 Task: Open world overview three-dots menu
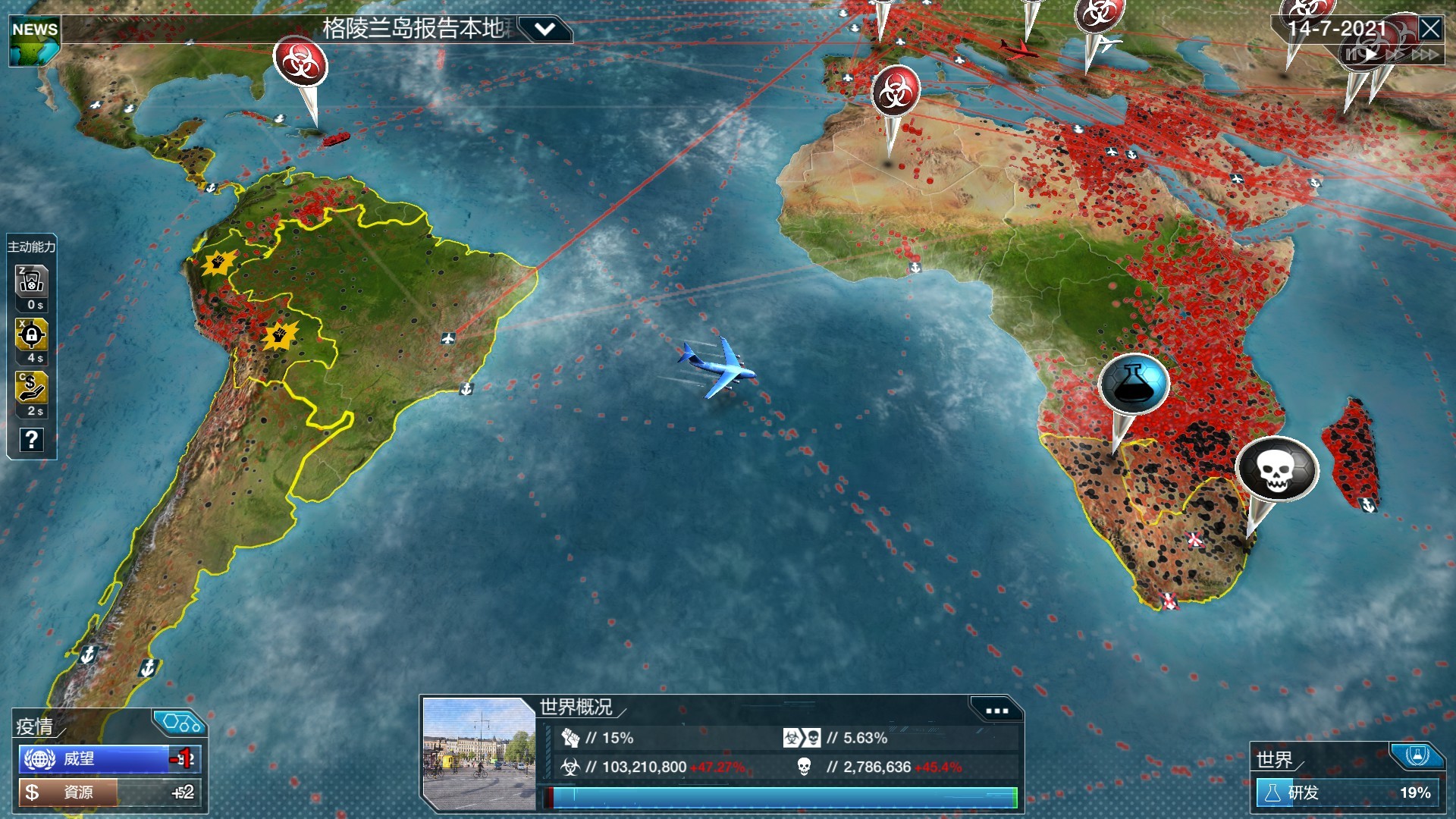tap(996, 711)
